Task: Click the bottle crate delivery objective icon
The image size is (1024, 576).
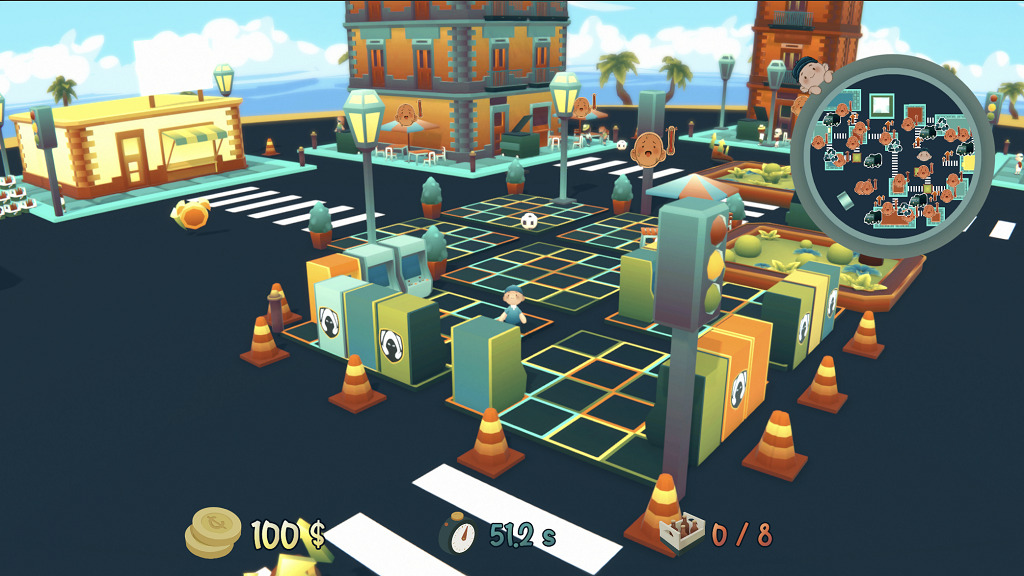Action: [682, 534]
